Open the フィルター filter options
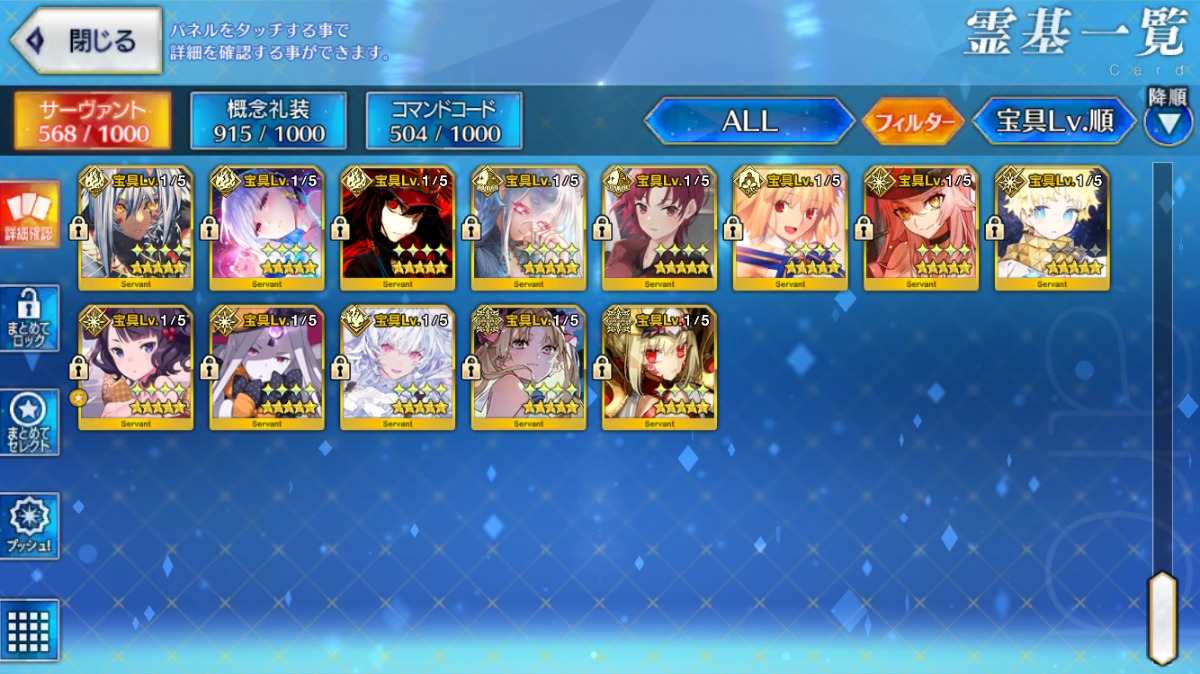 click(x=911, y=123)
